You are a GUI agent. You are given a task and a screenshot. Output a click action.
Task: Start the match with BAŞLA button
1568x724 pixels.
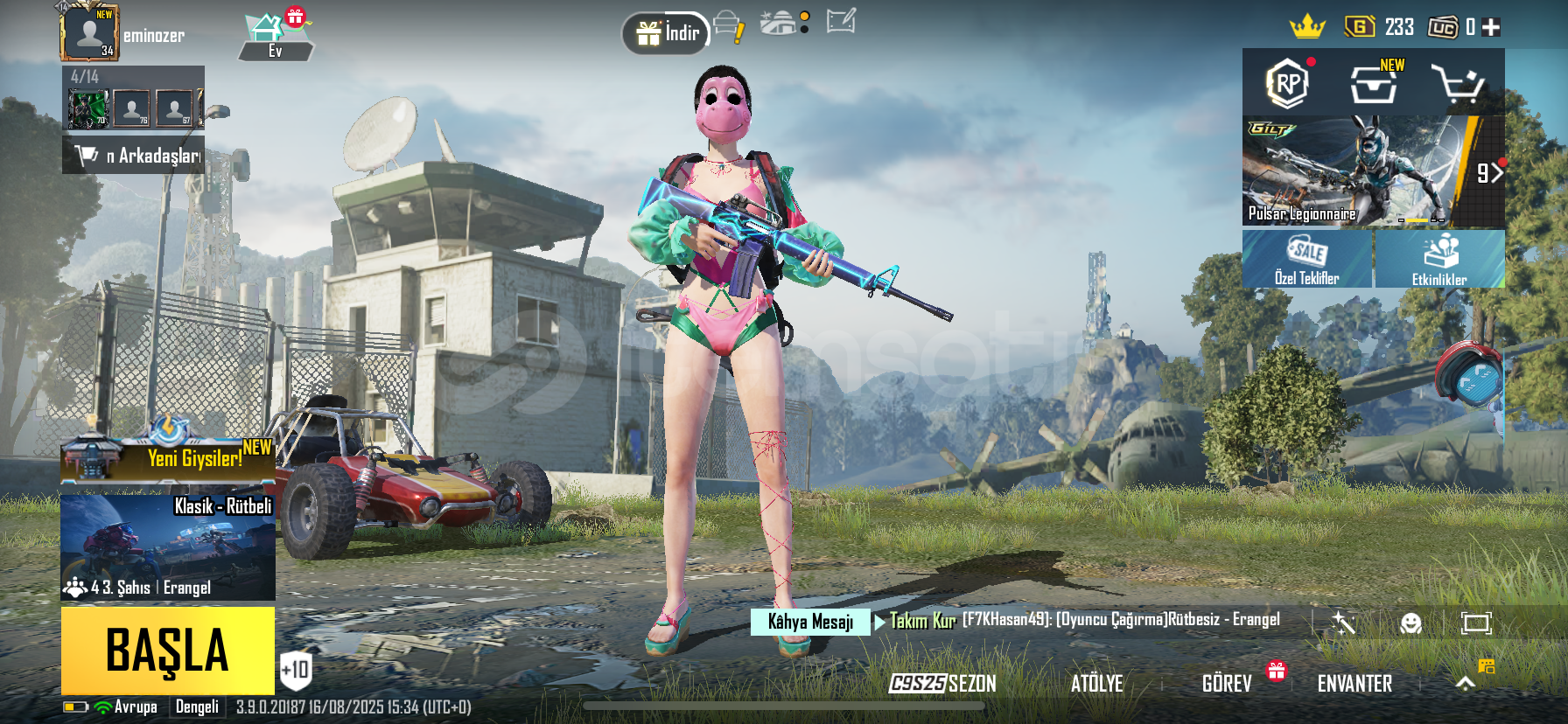[168, 651]
